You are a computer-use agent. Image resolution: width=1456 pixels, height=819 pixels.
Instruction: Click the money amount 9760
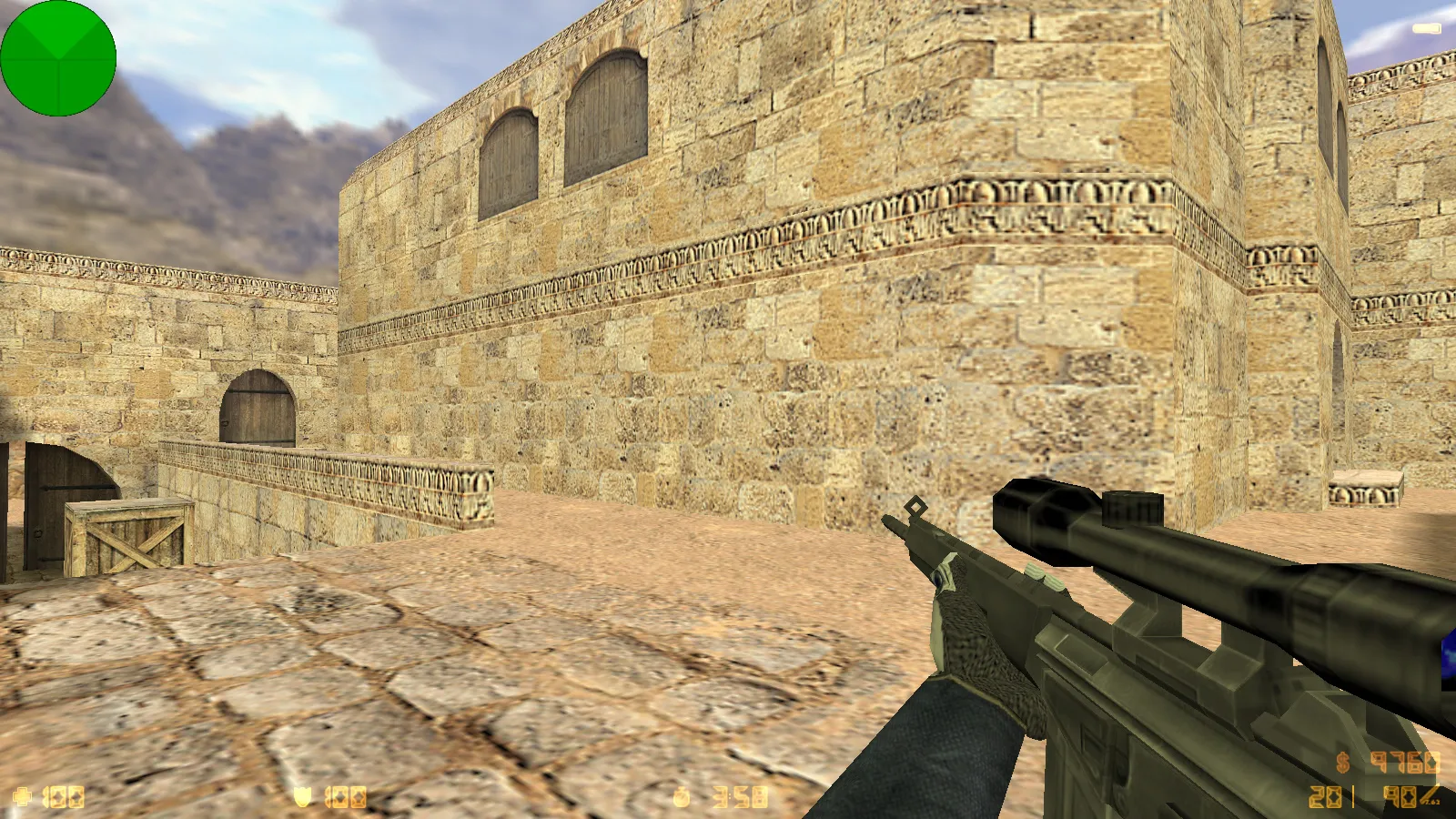1404,763
